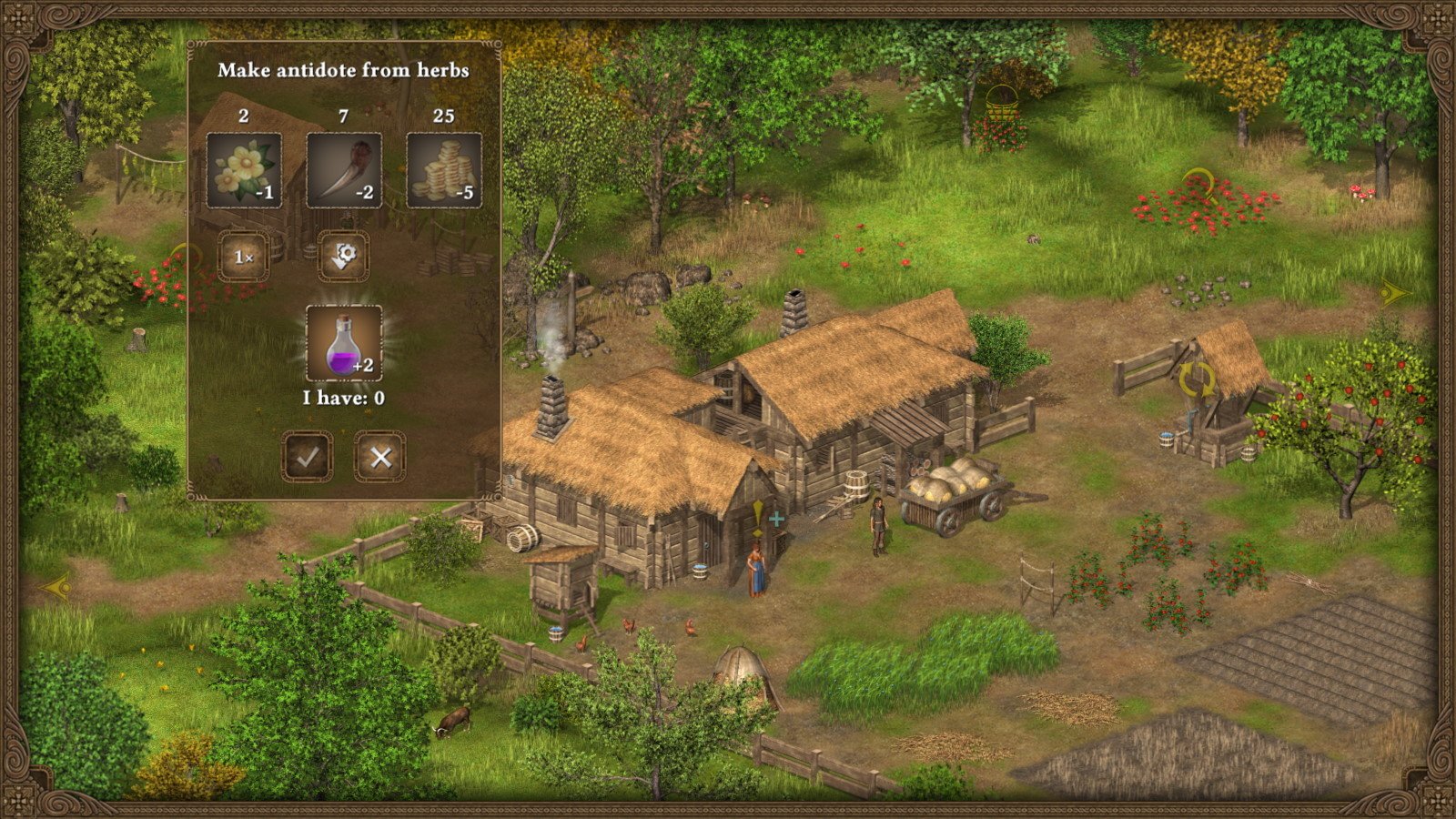
Task: Cancel crafting with the X button
Action: click(x=383, y=457)
